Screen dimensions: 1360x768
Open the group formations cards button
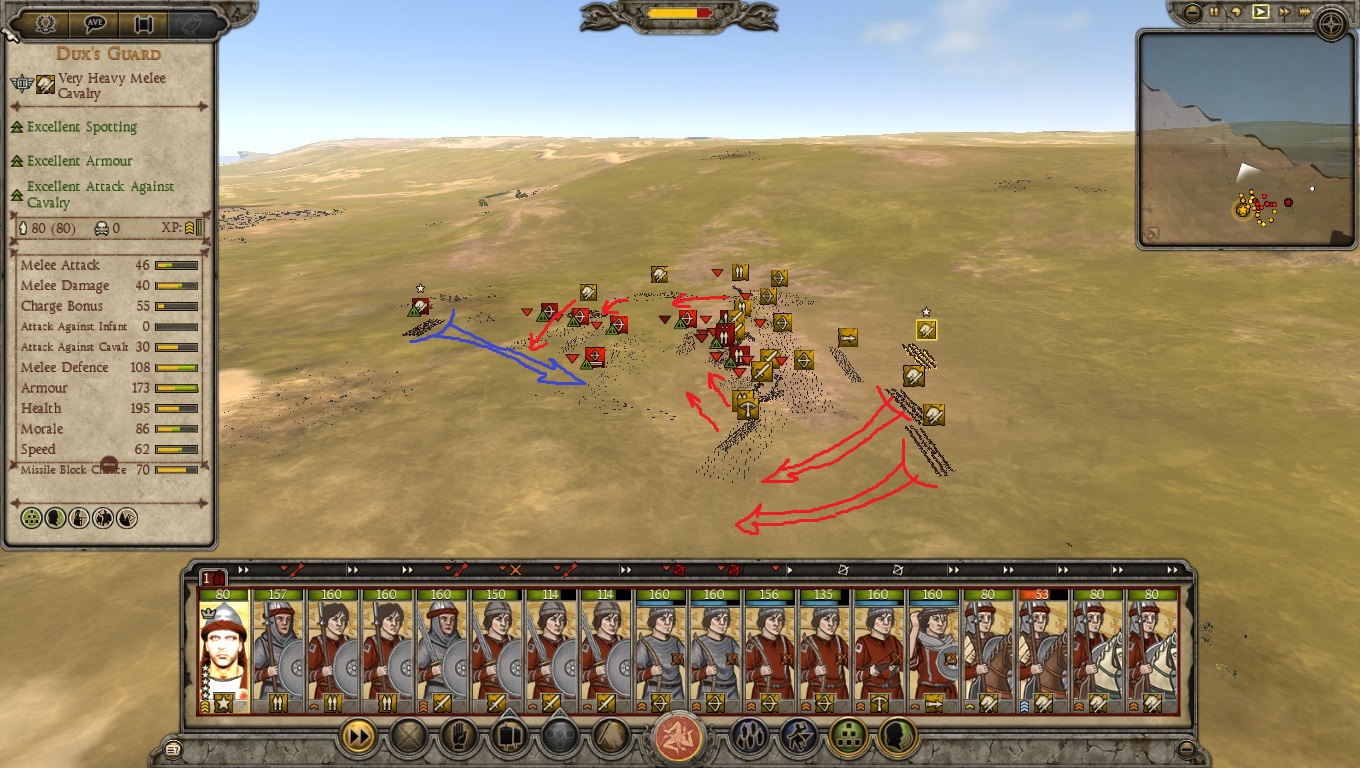[509, 738]
